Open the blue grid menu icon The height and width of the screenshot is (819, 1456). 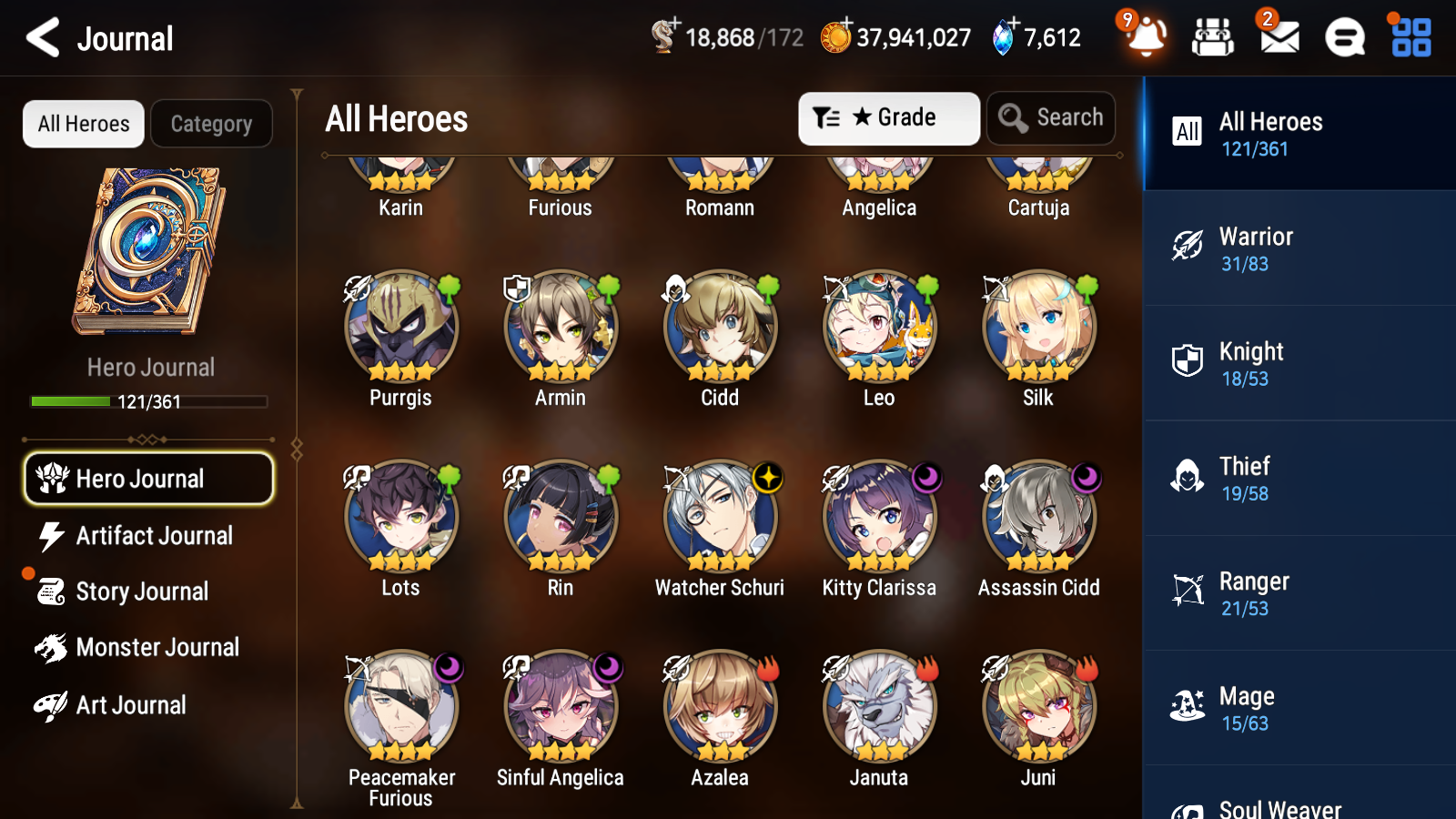coord(1409,37)
